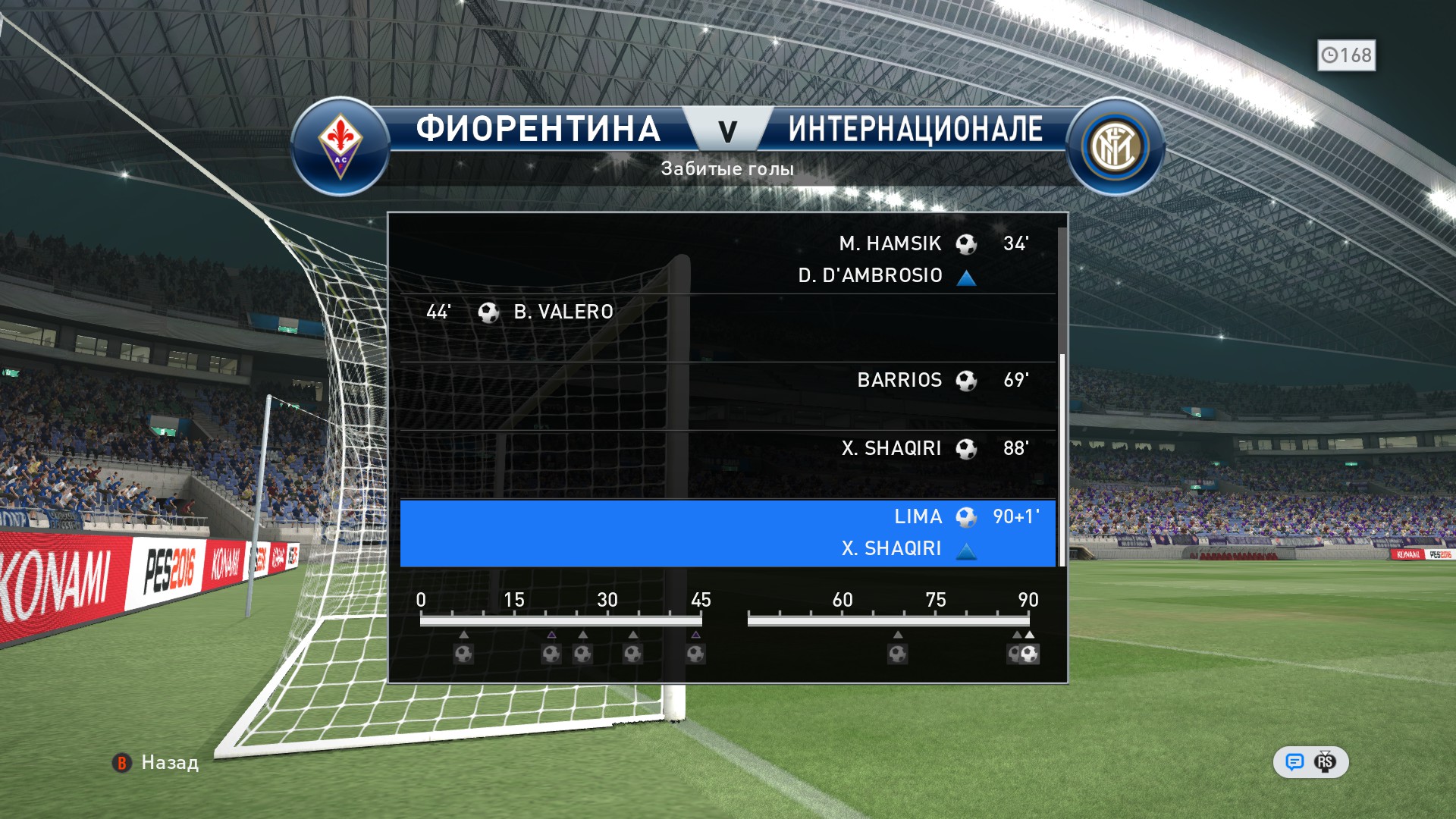Image resolution: width=1456 pixels, height=819 pixels.
Task: Go back via the Назад label
Action: [x=169, y=762]
